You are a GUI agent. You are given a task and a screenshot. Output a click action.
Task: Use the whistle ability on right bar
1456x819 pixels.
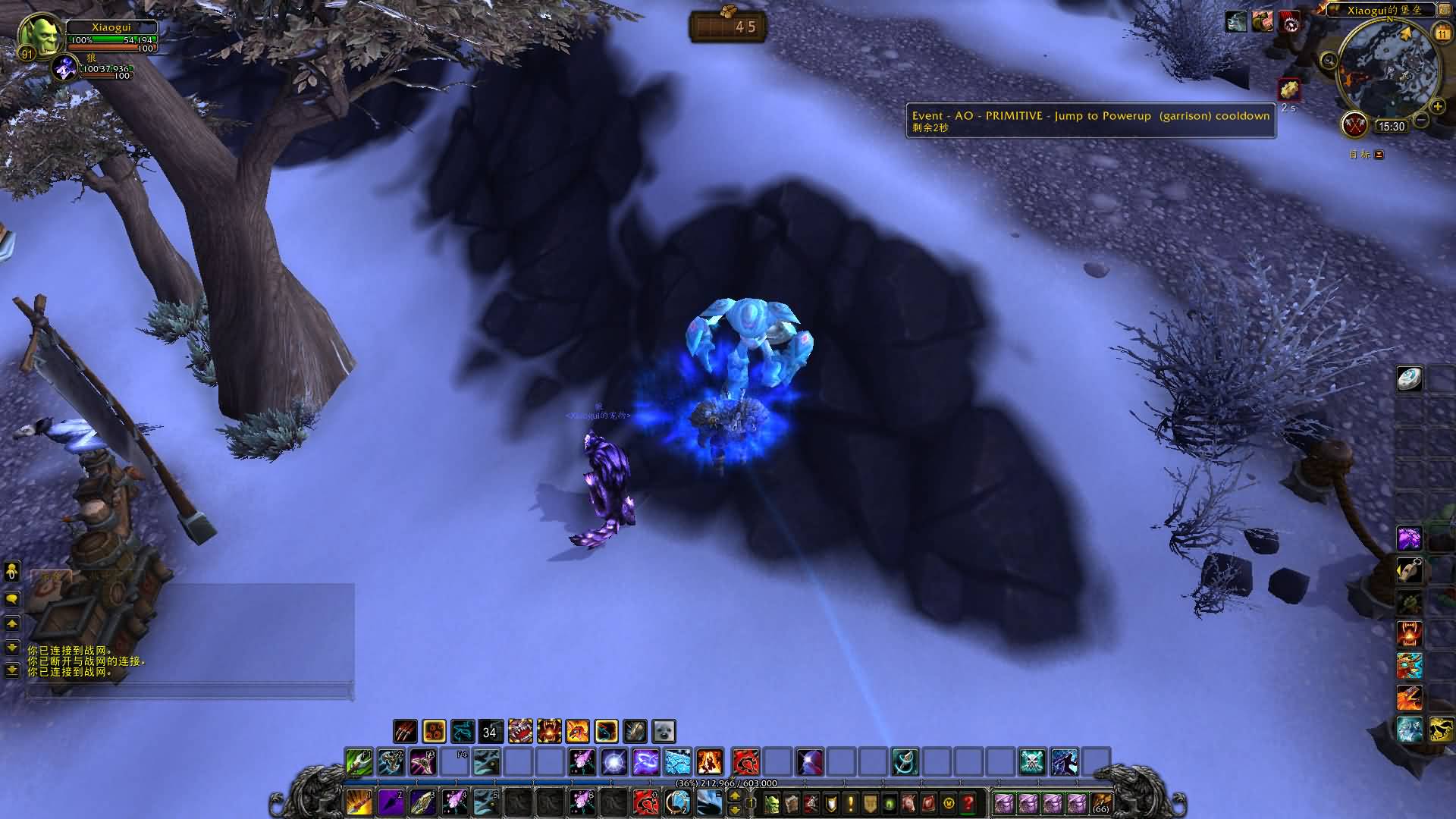(1410, 570)
